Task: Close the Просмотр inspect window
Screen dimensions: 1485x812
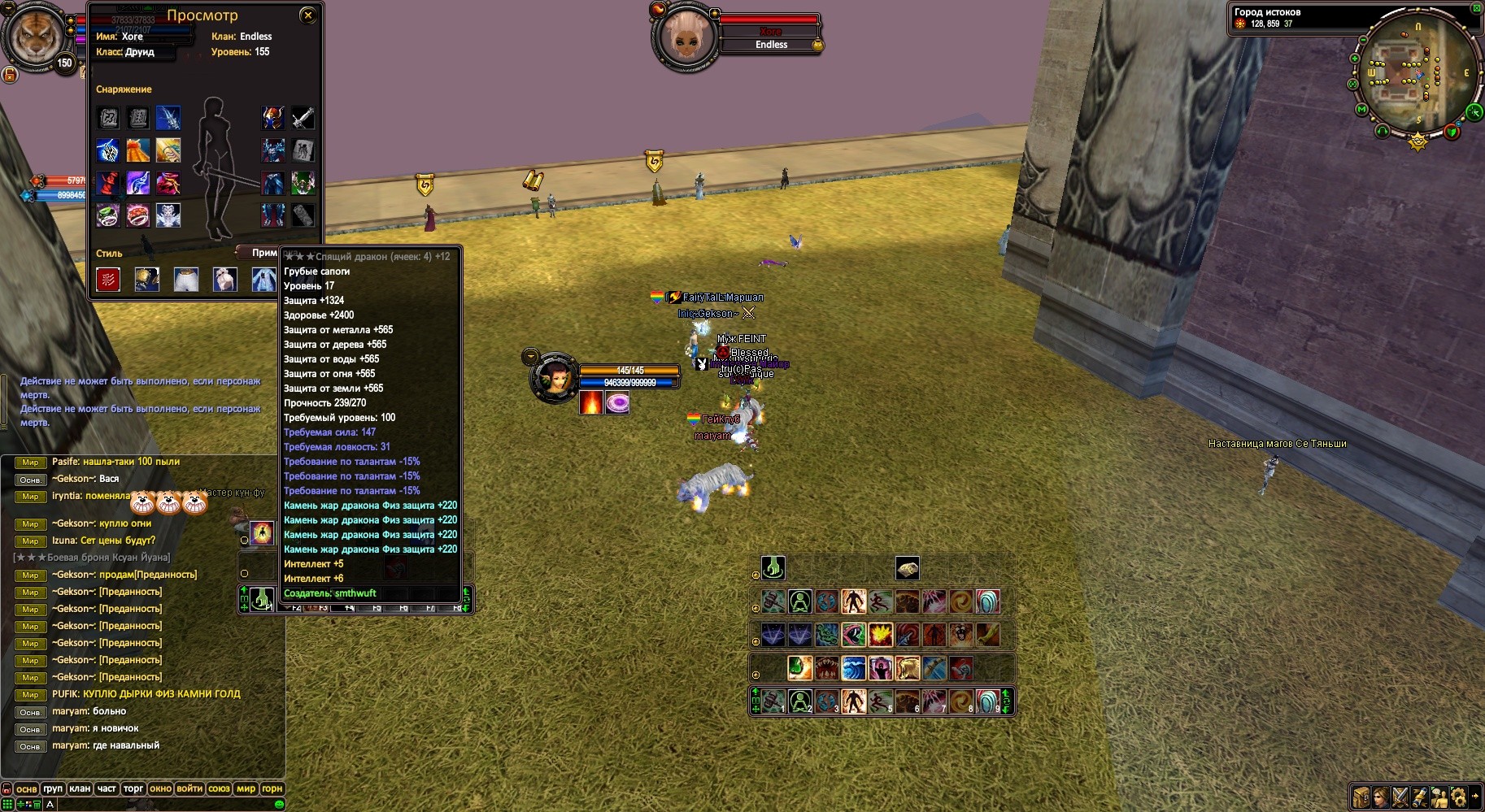Action: 307,15
